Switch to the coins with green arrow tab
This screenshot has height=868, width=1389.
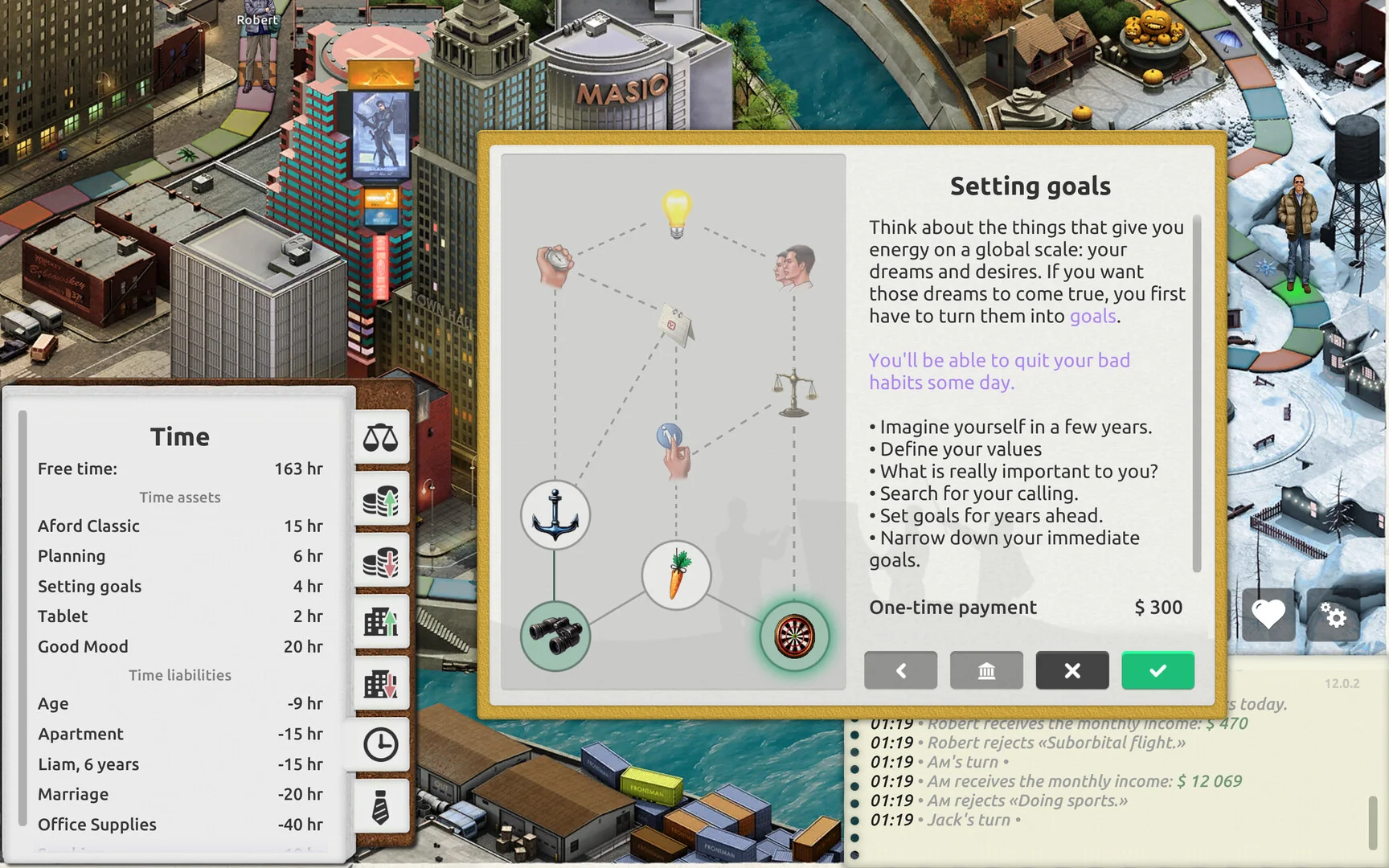[x=381, y=500]
